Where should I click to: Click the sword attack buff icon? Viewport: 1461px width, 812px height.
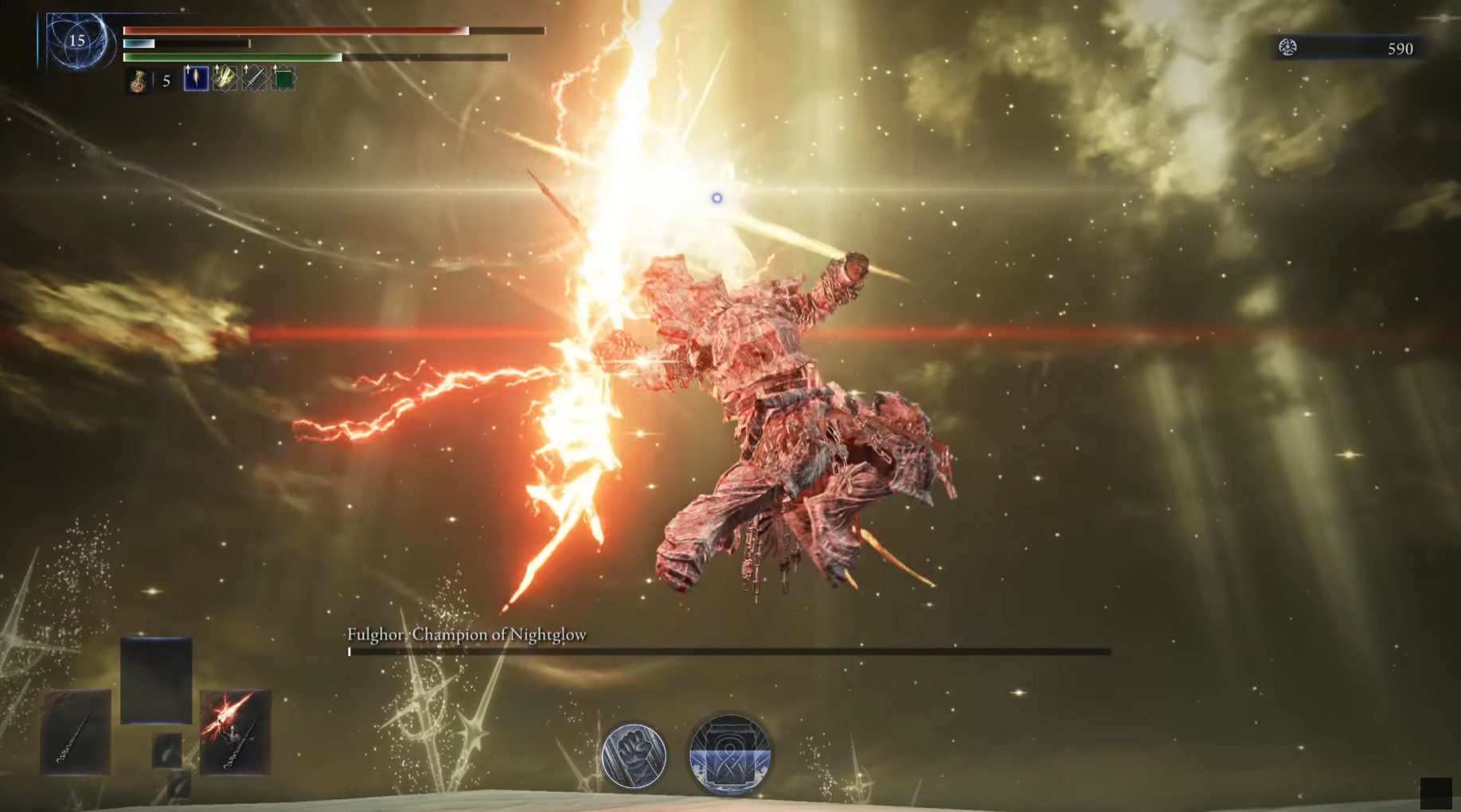254,78
